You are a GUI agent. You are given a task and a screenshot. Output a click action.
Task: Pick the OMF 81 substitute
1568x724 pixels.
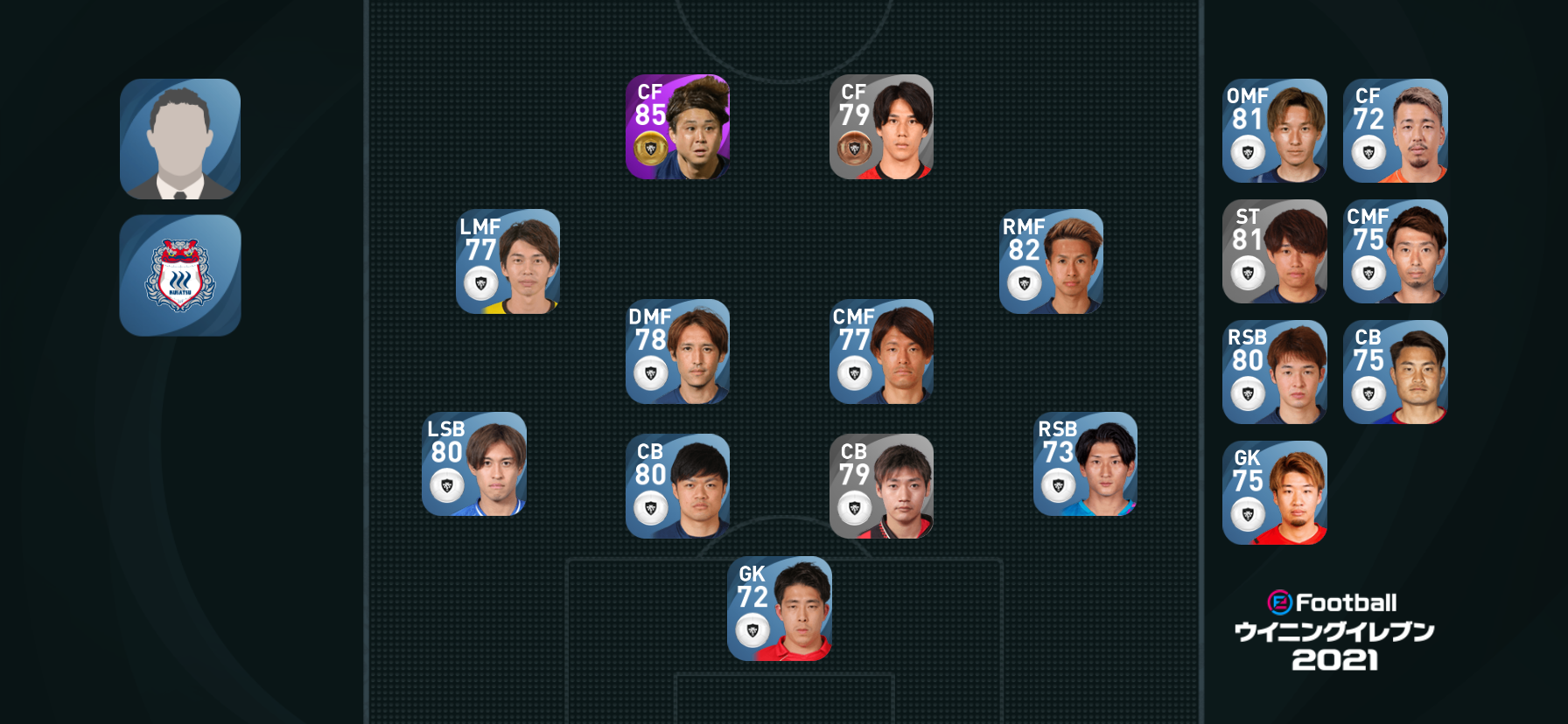point(1274,131)
